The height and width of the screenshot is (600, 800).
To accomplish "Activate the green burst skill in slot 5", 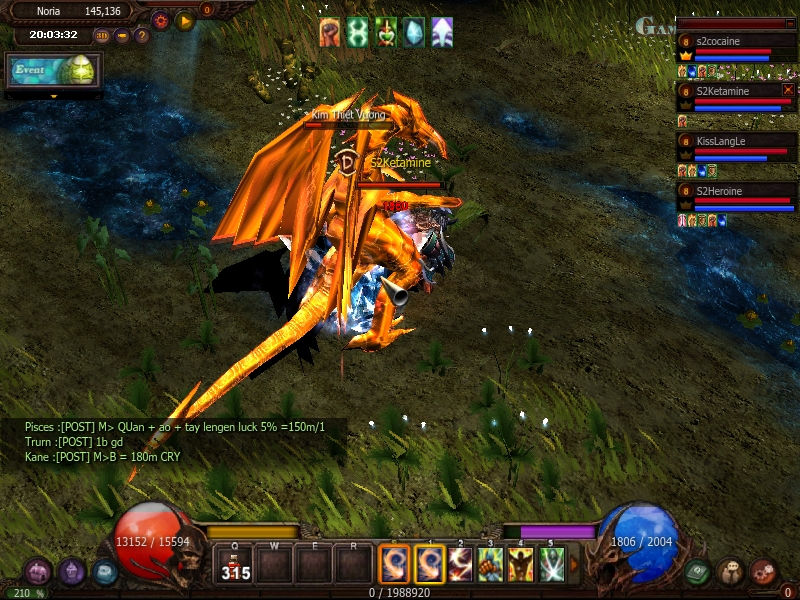I will (x=551, y=565).
